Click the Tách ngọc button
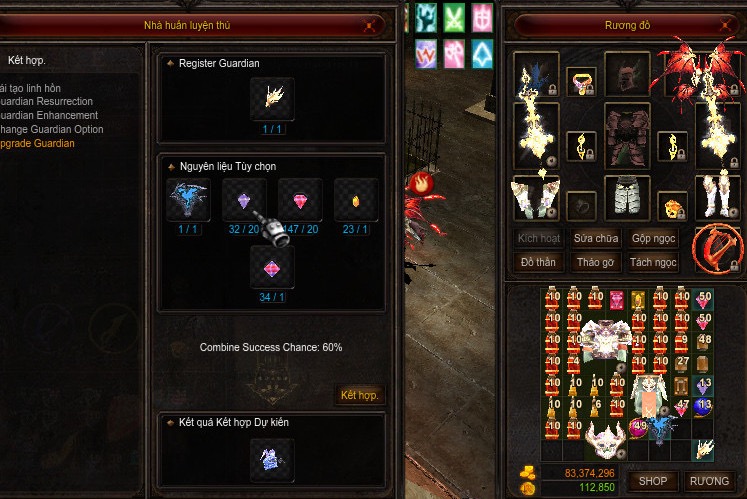The image size is (747, 499). tap(654, 263)
